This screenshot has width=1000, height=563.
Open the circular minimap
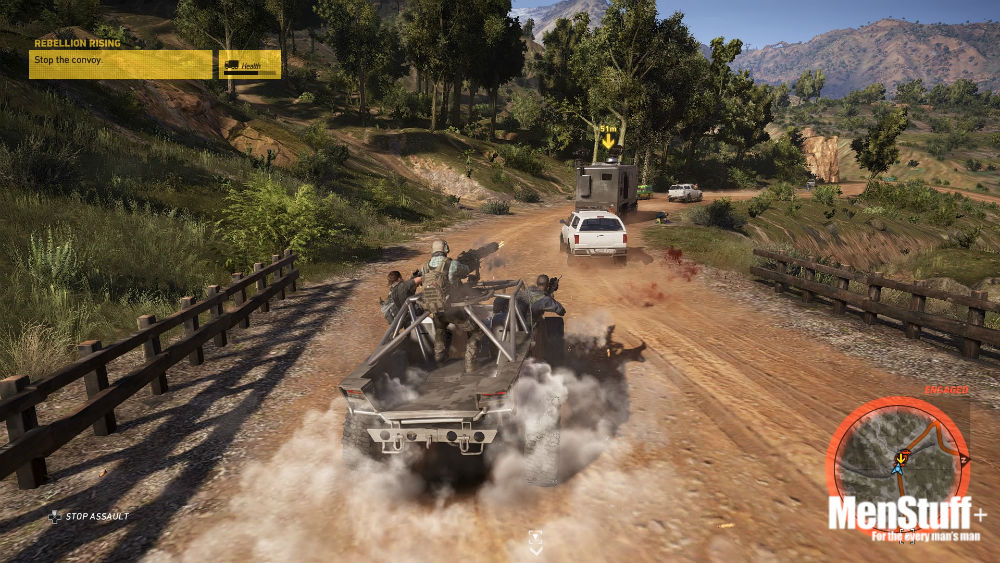(897, 462)
